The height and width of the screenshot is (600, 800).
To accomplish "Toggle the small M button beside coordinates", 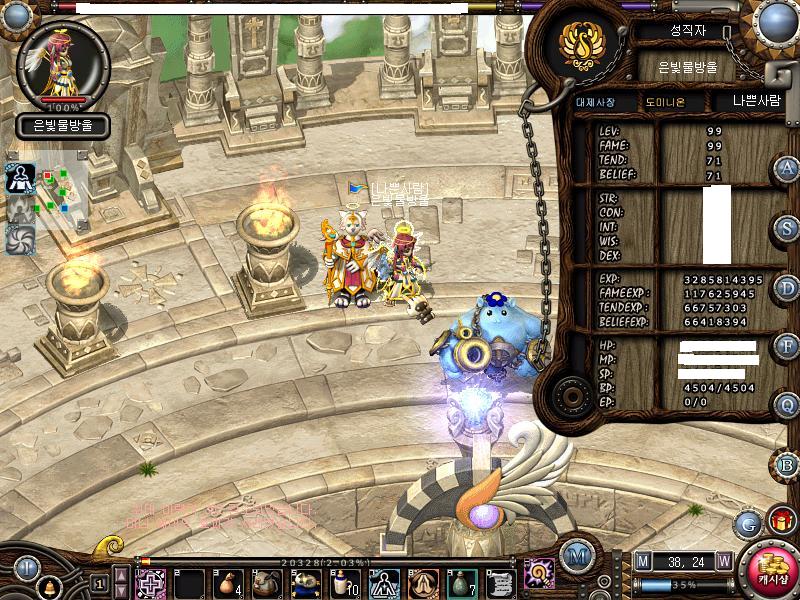I will tap(643, 563).
